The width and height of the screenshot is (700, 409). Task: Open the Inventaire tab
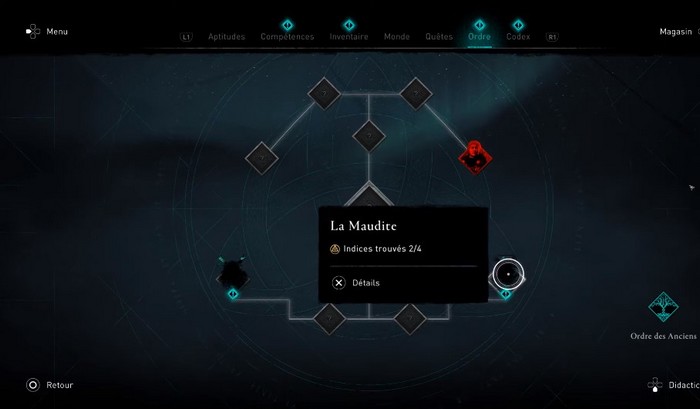click(348, 37)
